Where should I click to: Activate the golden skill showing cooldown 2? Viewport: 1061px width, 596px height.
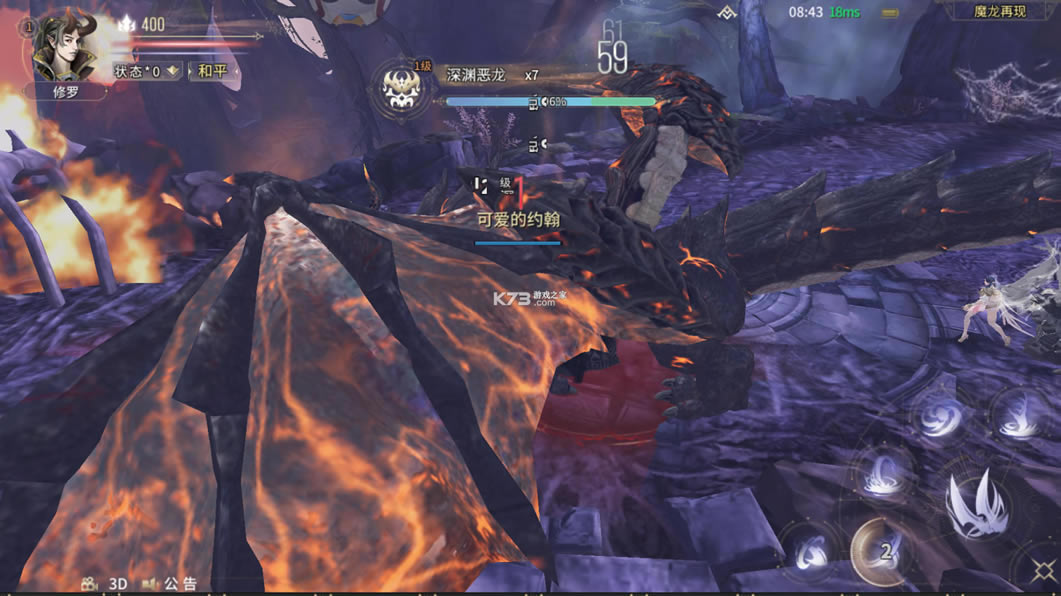882,551
